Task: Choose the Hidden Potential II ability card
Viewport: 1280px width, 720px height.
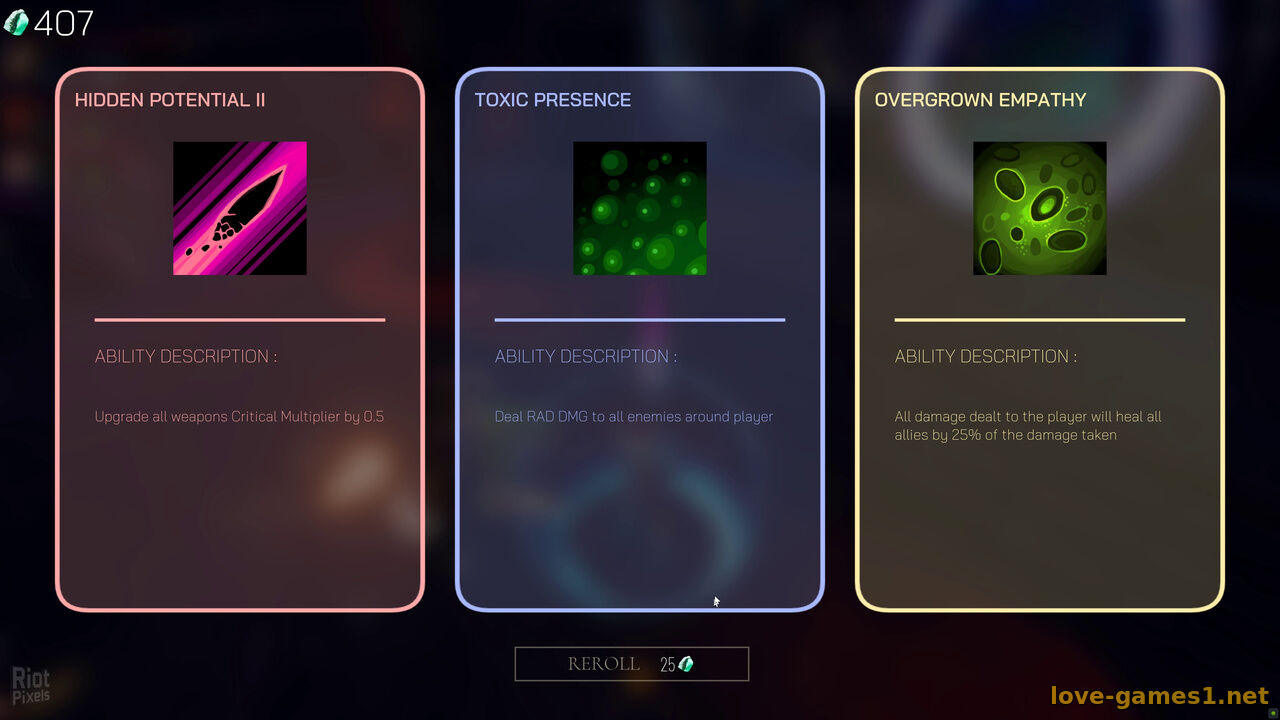Action: [240, 340]
